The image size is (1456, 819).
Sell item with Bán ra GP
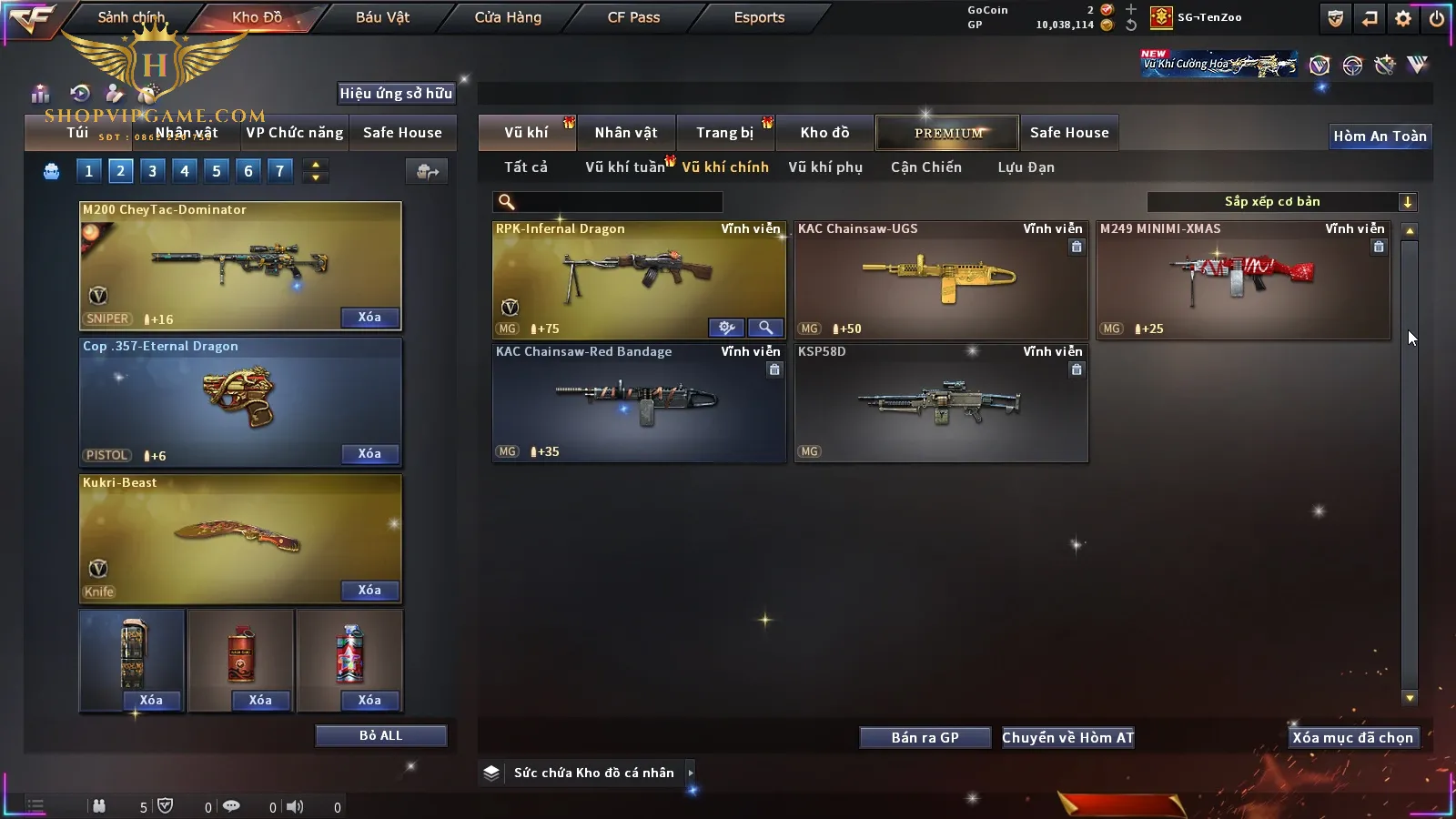(925, 738)
